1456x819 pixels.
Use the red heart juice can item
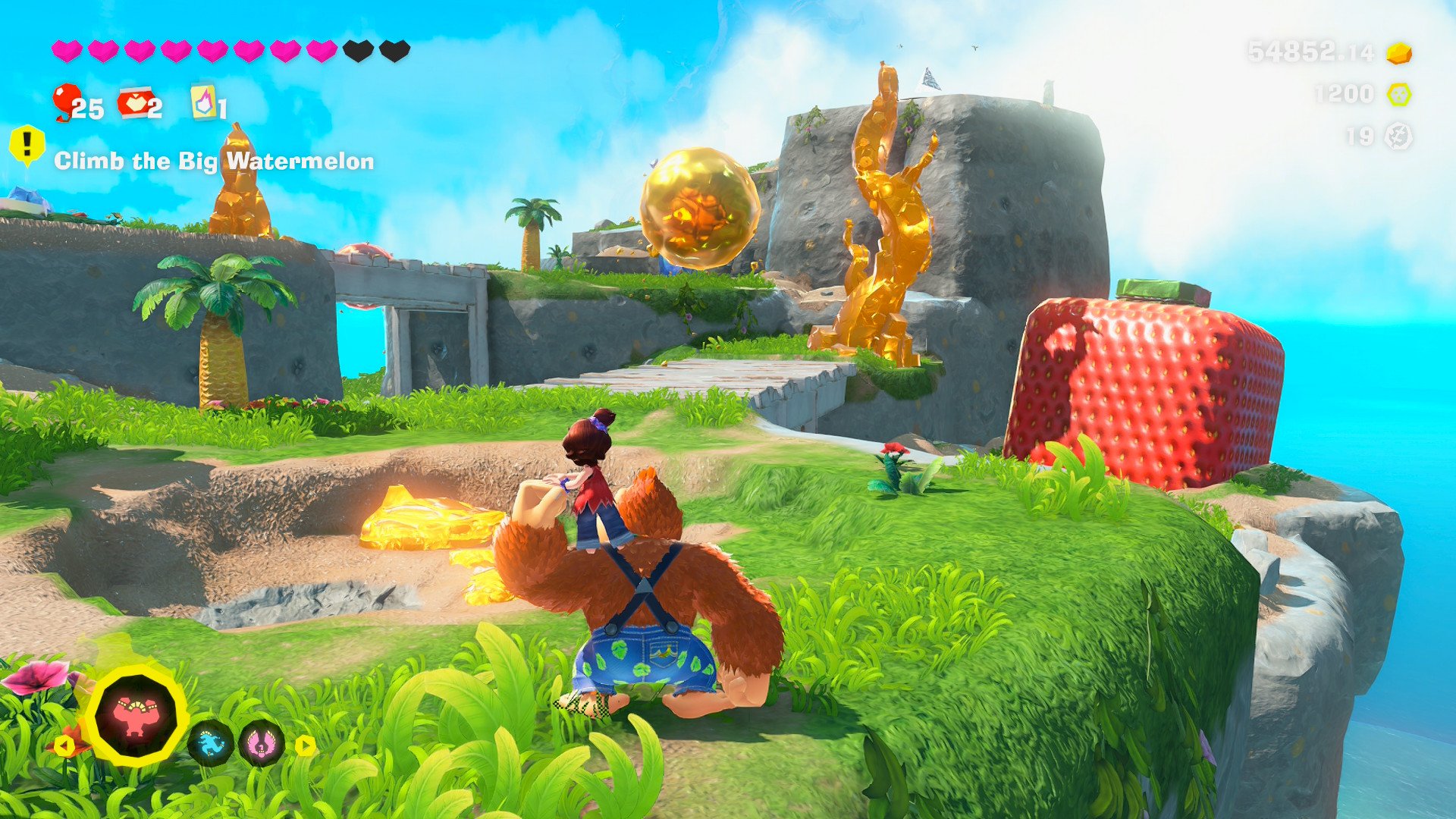coord(134,103)
